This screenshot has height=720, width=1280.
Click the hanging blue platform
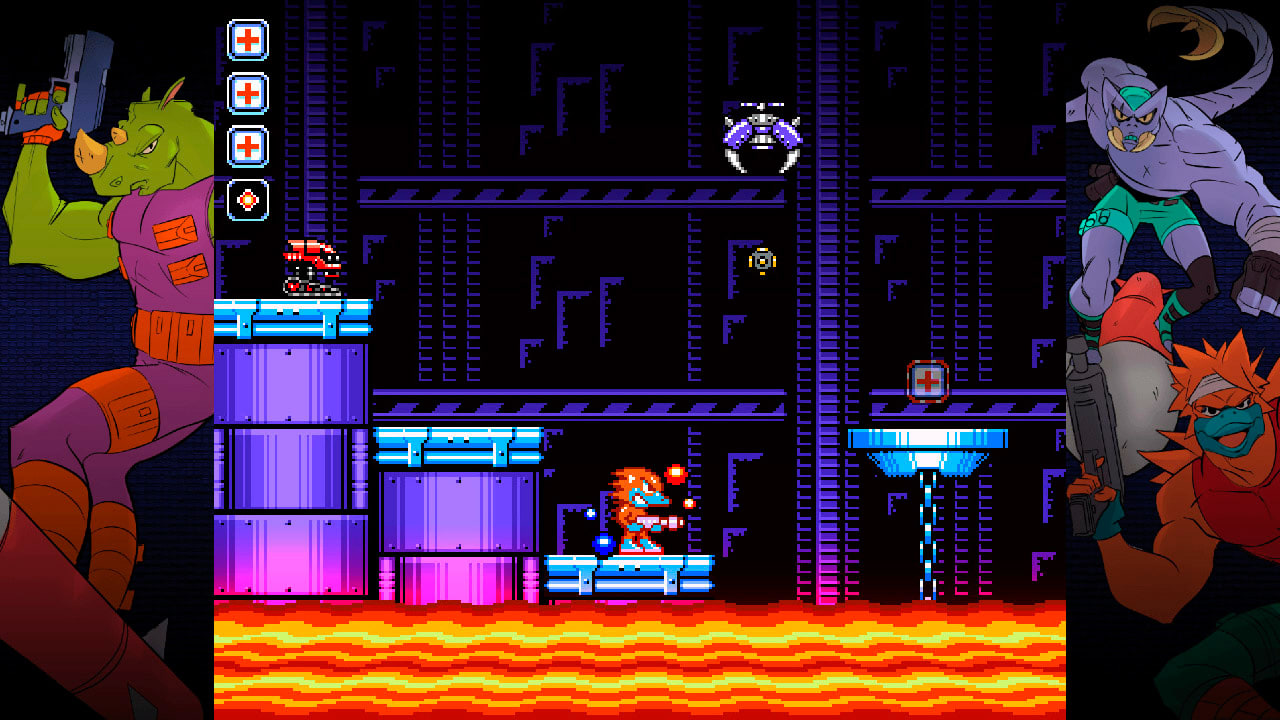pos(930,440)
